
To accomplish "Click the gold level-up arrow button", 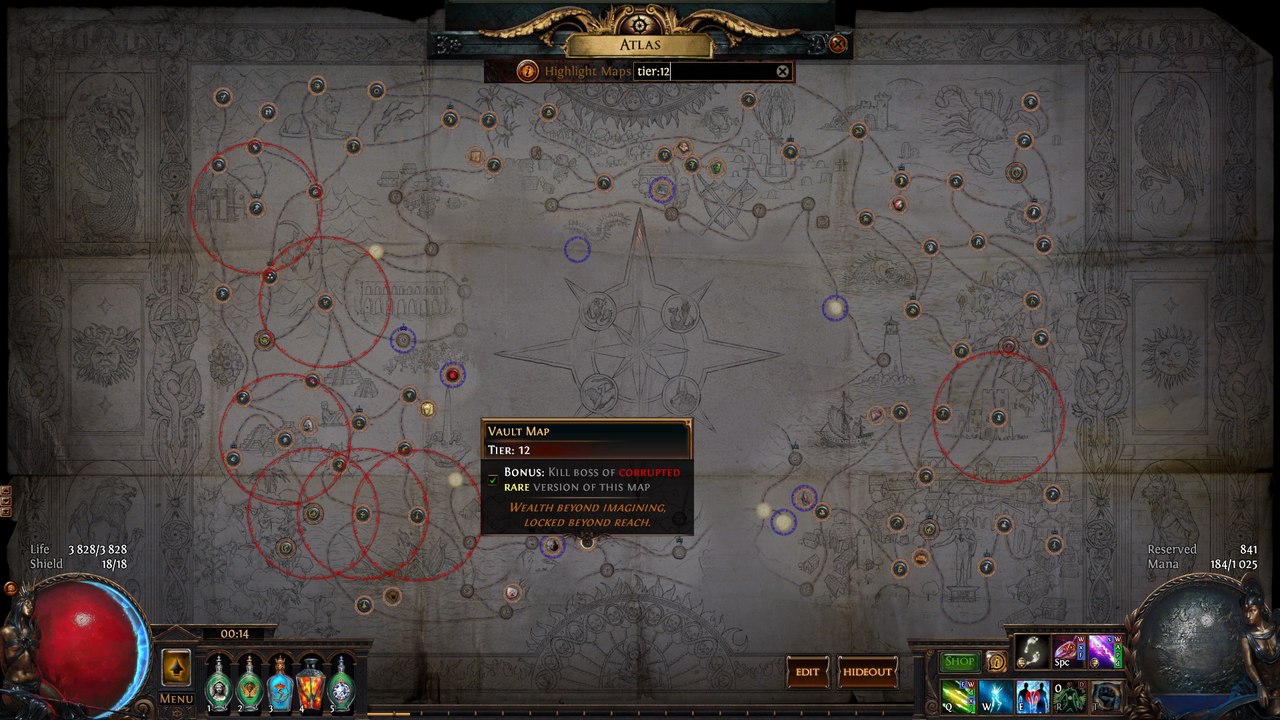I will 176,667.
